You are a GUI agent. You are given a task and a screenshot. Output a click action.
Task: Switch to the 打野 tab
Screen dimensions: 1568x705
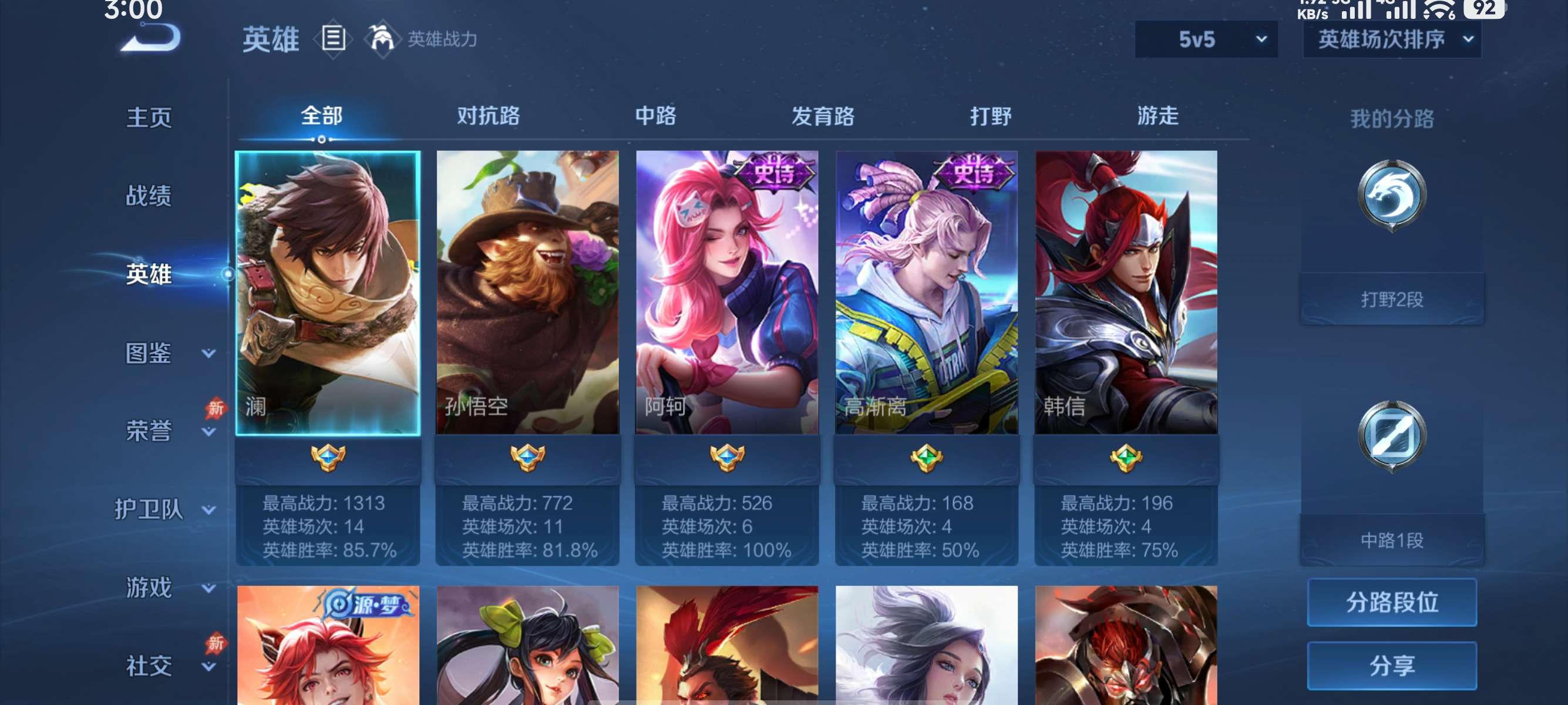click(x=991, y=116)
